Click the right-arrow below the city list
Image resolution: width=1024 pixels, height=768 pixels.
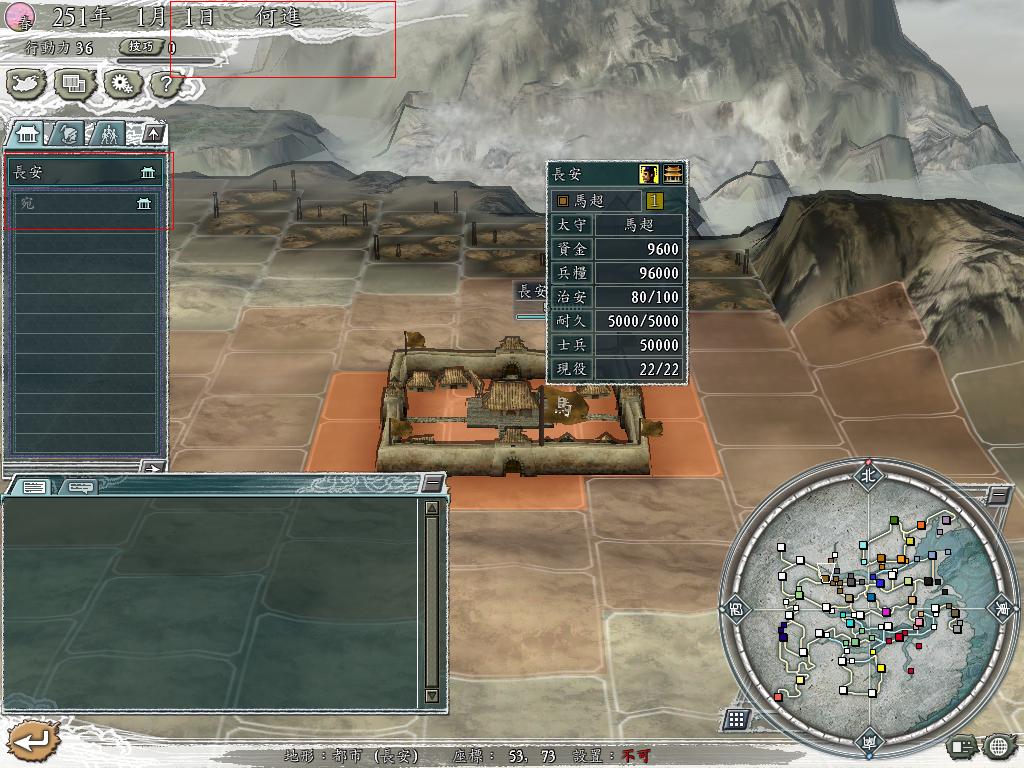[152, 466]
